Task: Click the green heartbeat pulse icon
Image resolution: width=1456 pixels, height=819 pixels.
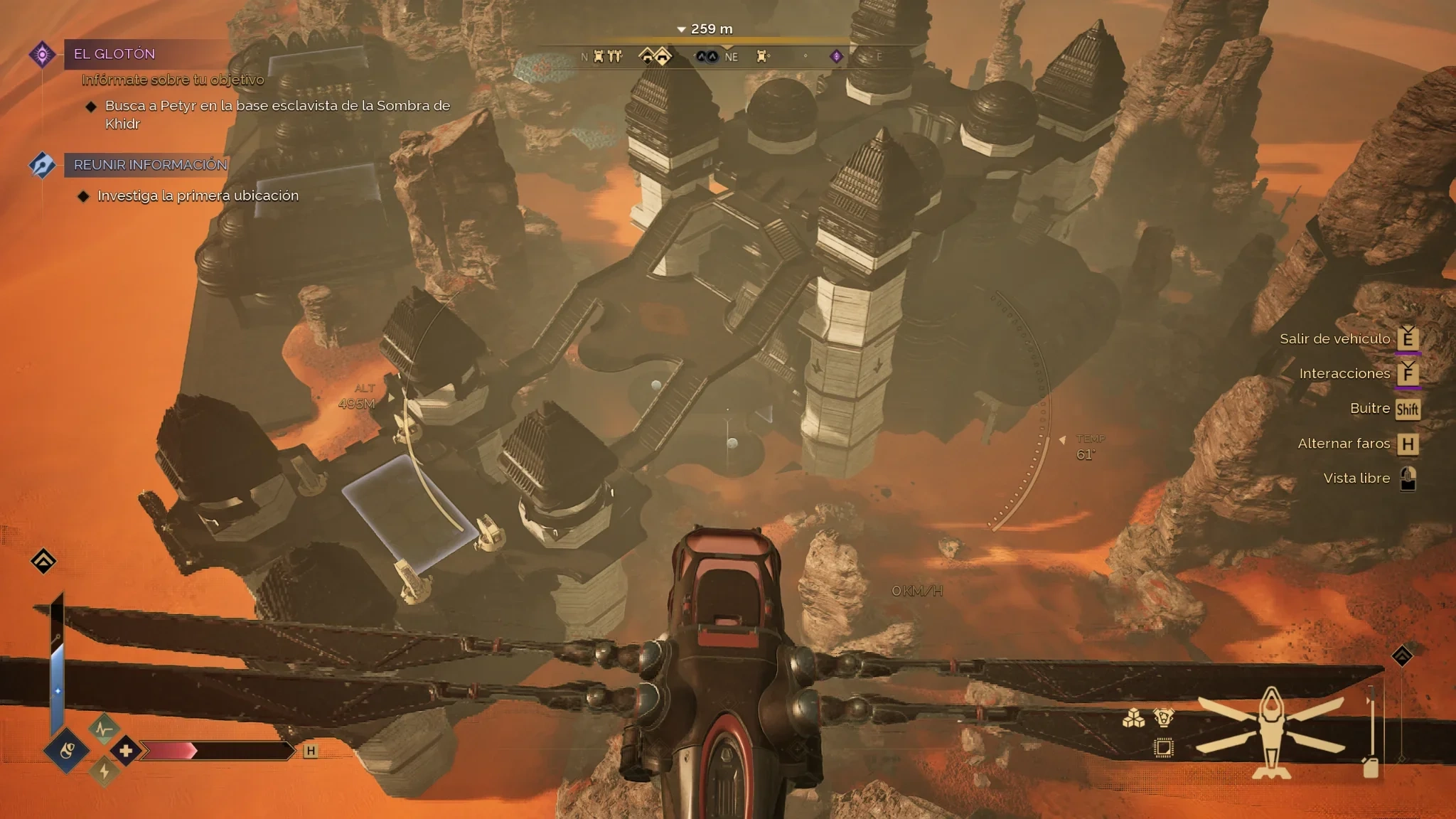Action: point(104,729)
